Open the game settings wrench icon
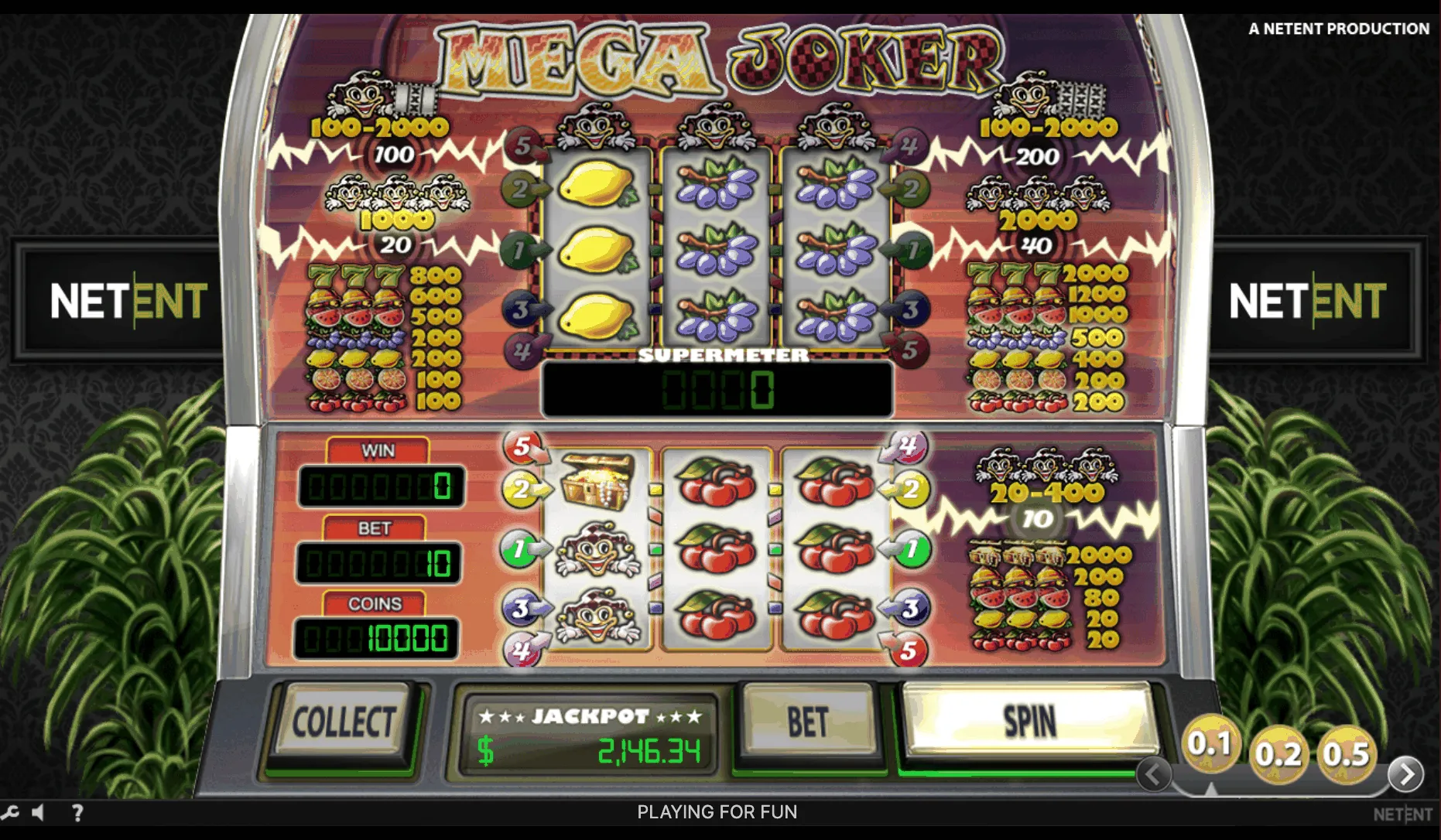 tap(9, 812)
